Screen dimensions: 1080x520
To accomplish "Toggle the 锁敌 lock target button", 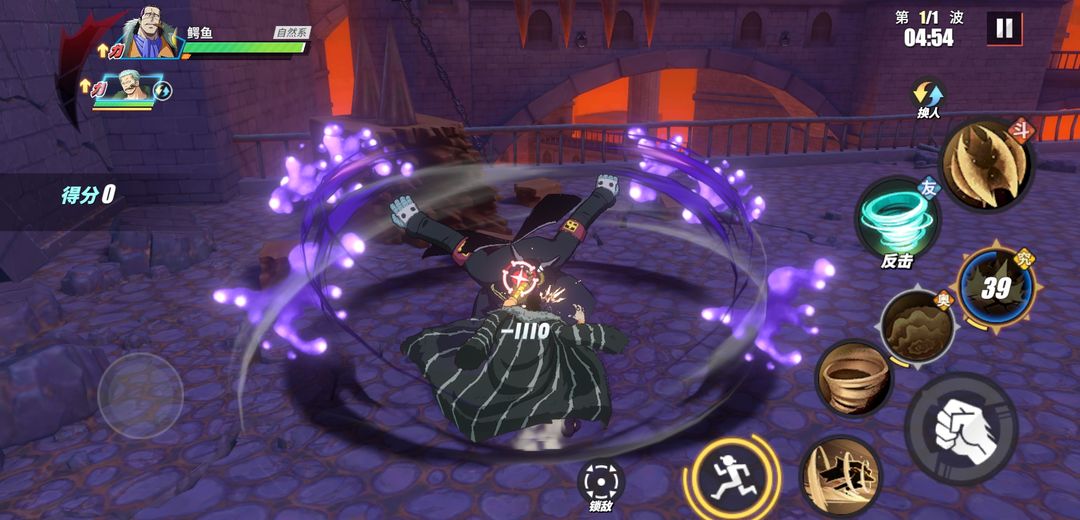I will (600, 483).
